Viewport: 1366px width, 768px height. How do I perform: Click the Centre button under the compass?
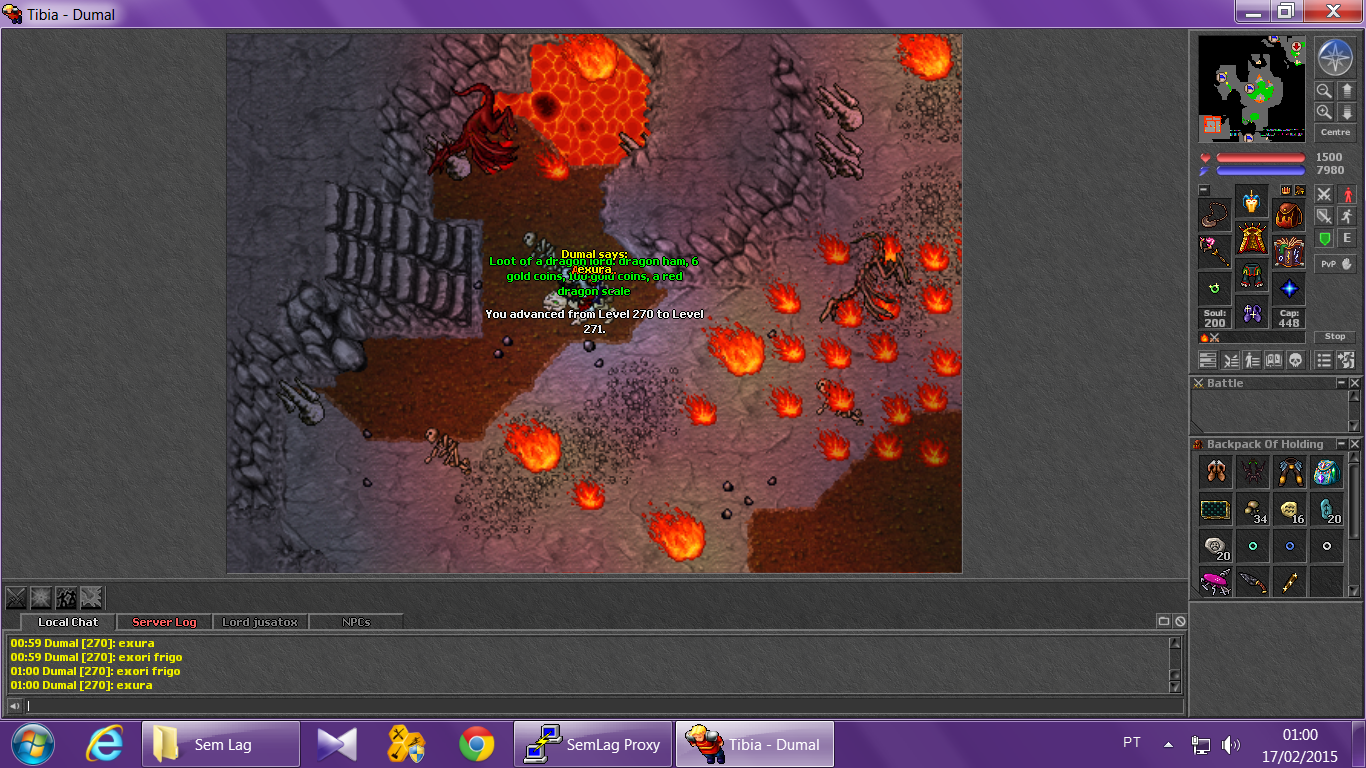[1335, 132]
